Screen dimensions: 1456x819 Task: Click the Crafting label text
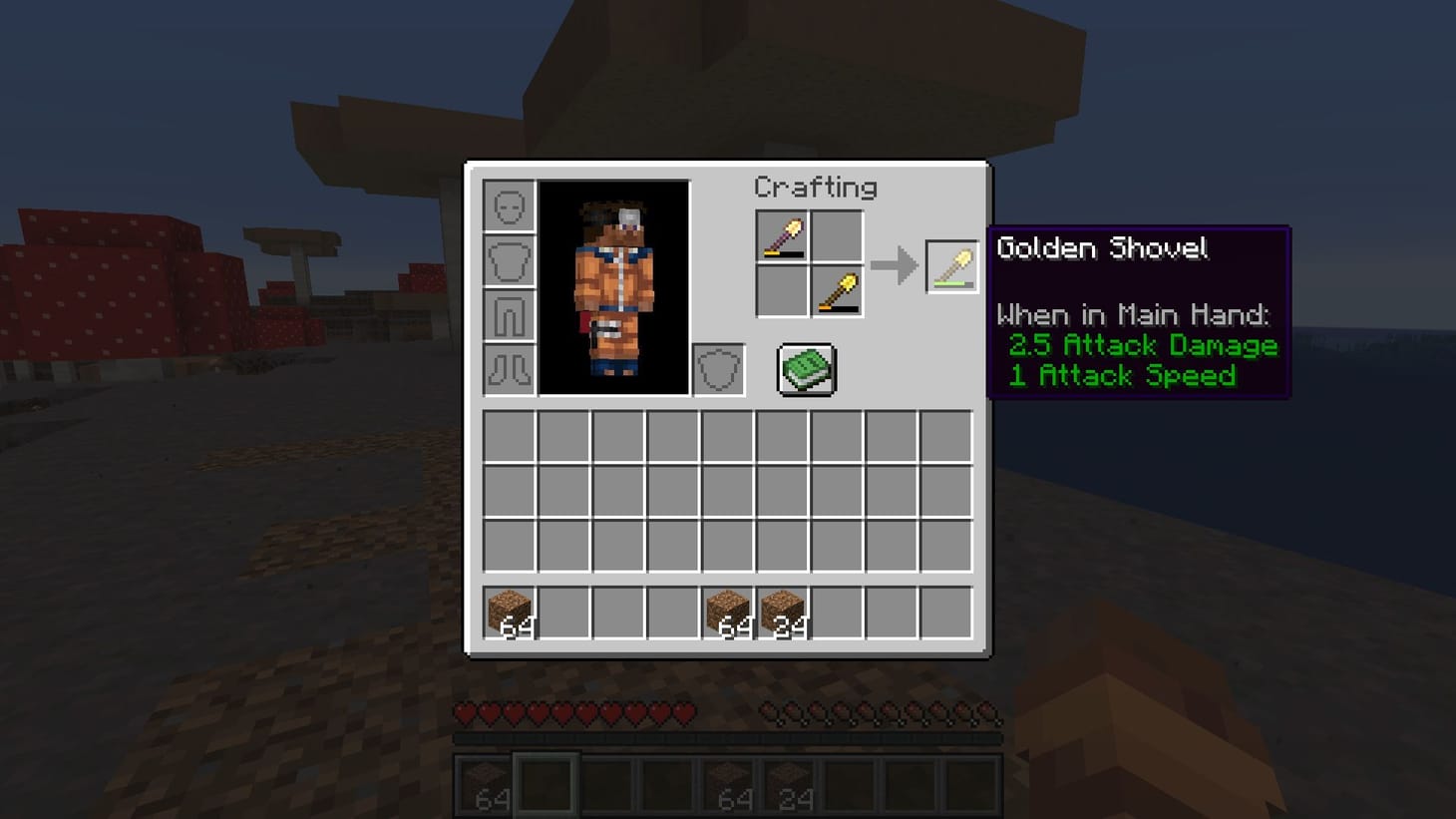(817, 188)
